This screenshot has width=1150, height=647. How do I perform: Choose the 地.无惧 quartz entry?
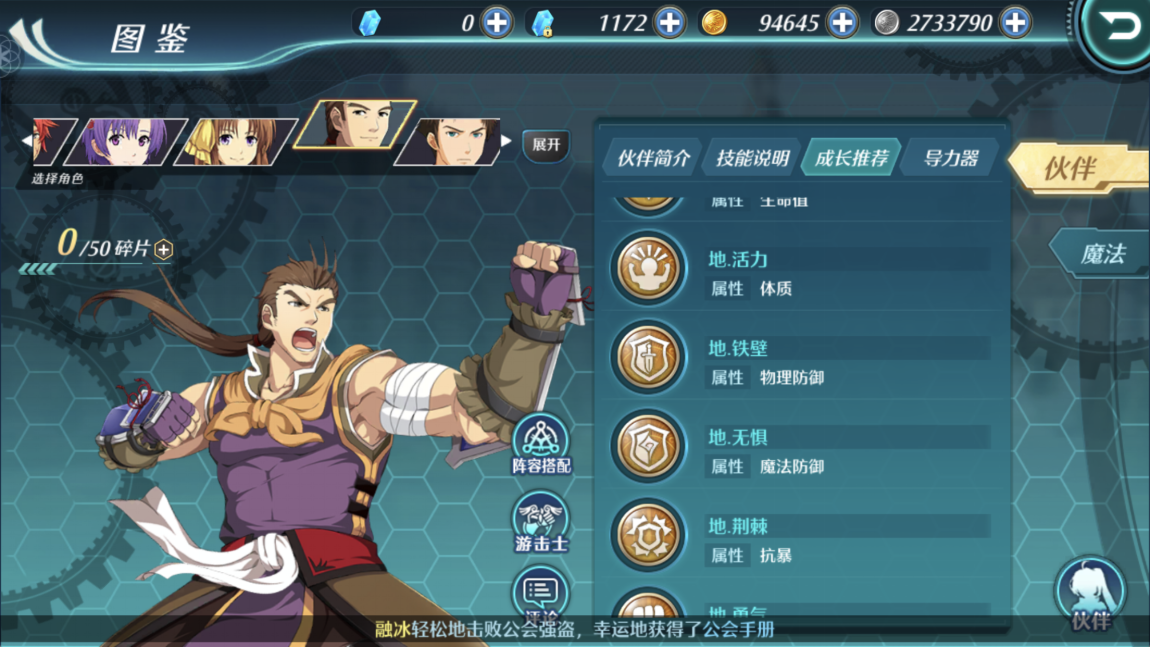point(800,450)
